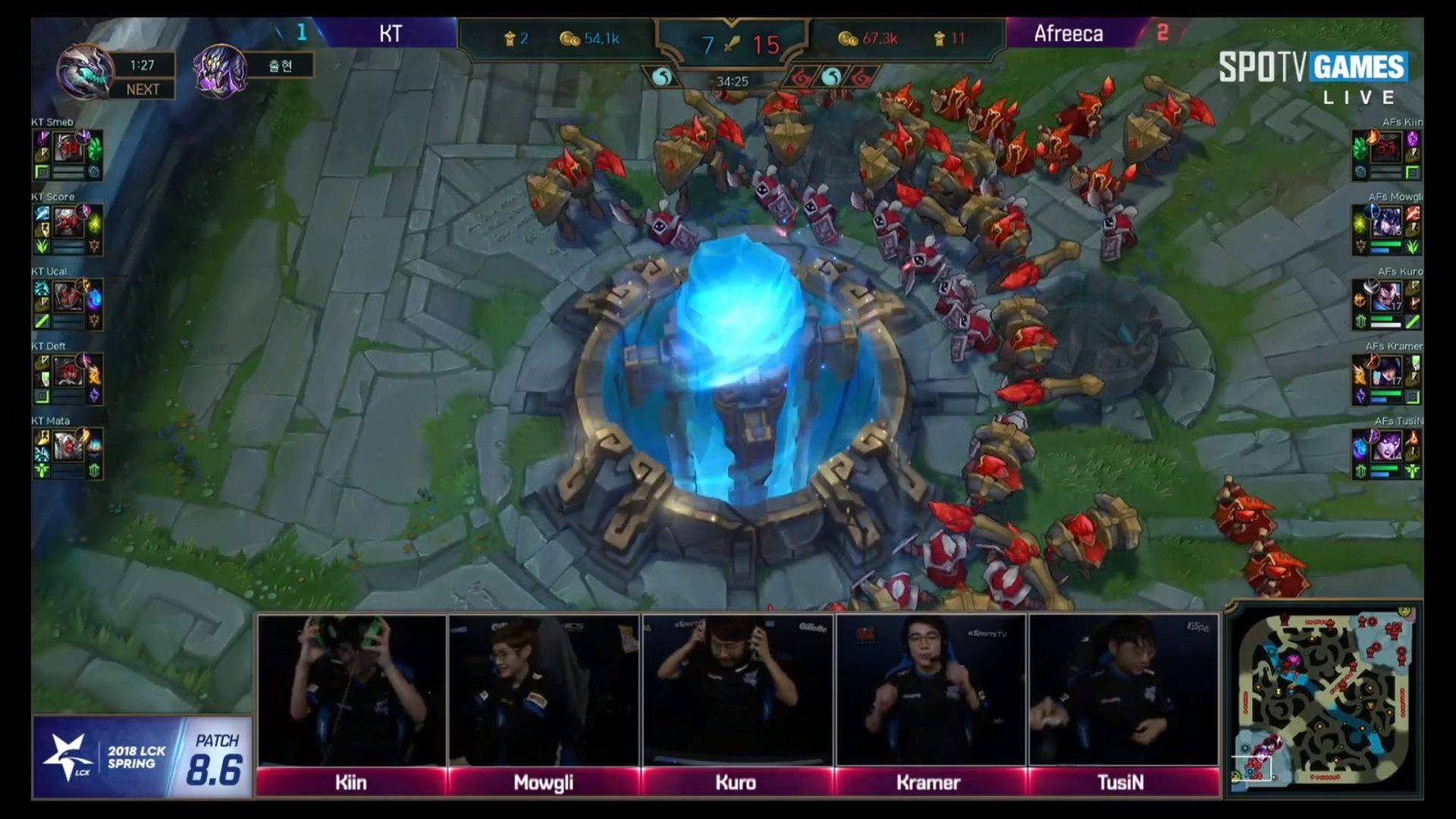Open Mowgli's player camera feed
Viewport: 1456px width, 819px height.
tap(544, 690)
